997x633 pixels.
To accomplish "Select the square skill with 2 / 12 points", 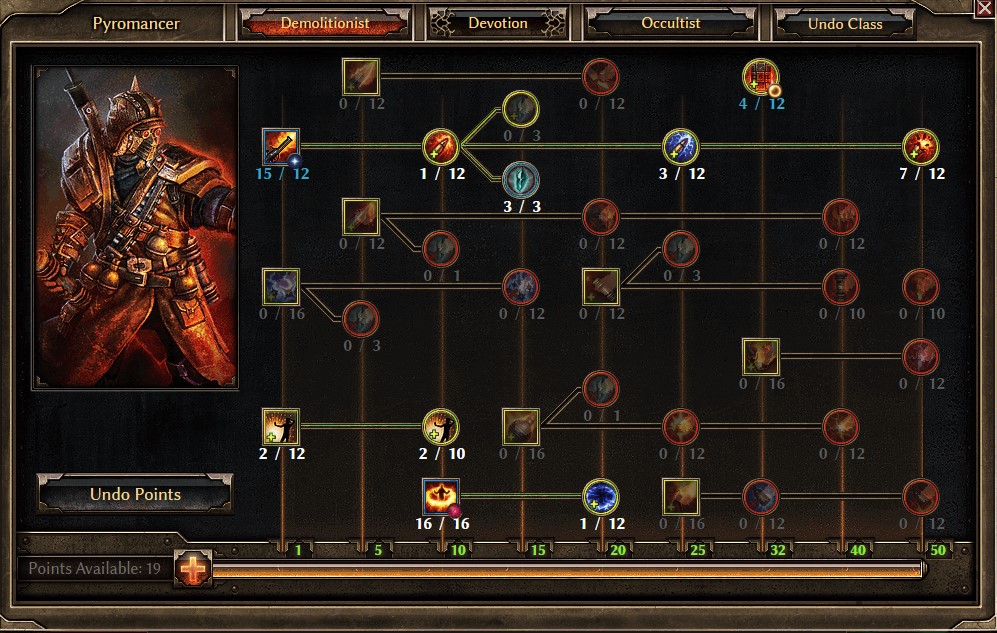I will pos(281,427).
